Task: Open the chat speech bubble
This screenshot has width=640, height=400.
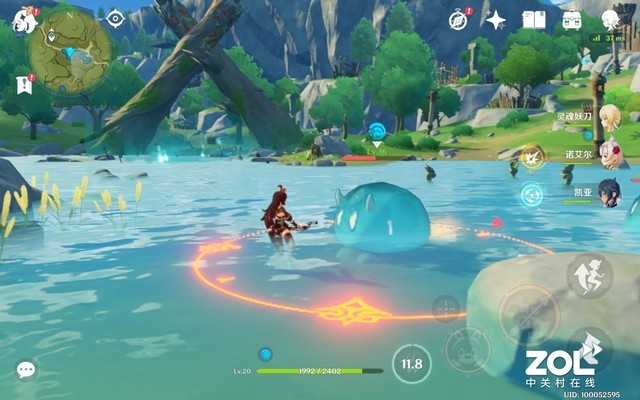Action: (x=26, y=370)
